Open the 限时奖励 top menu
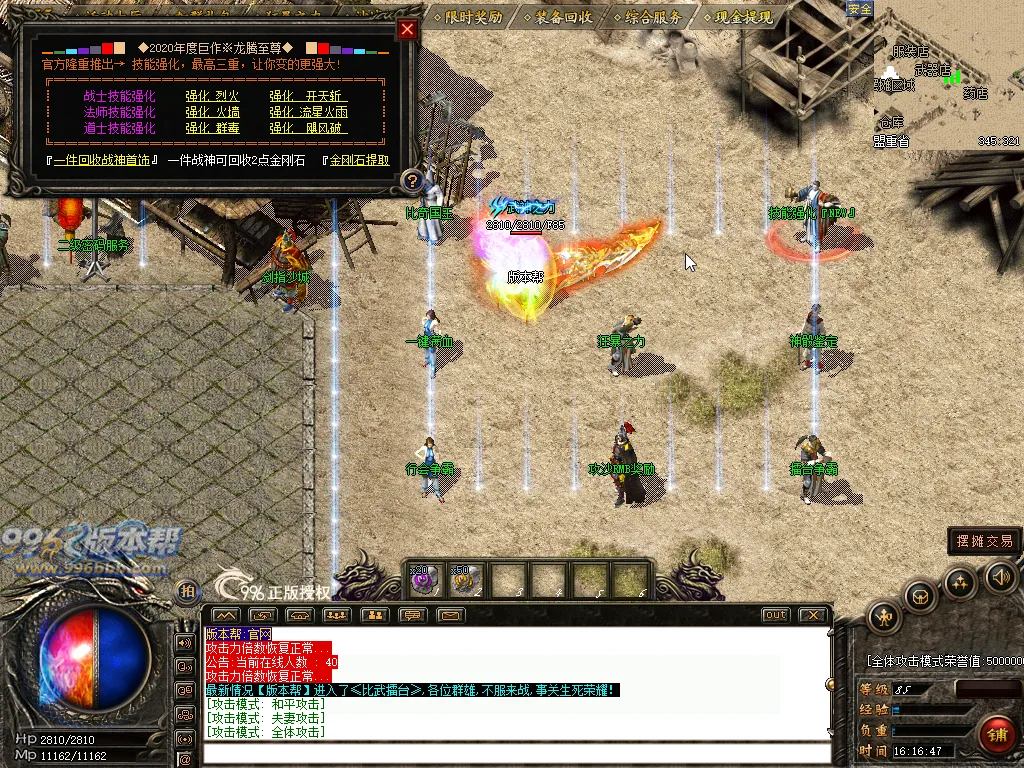 tap(468, 17)
